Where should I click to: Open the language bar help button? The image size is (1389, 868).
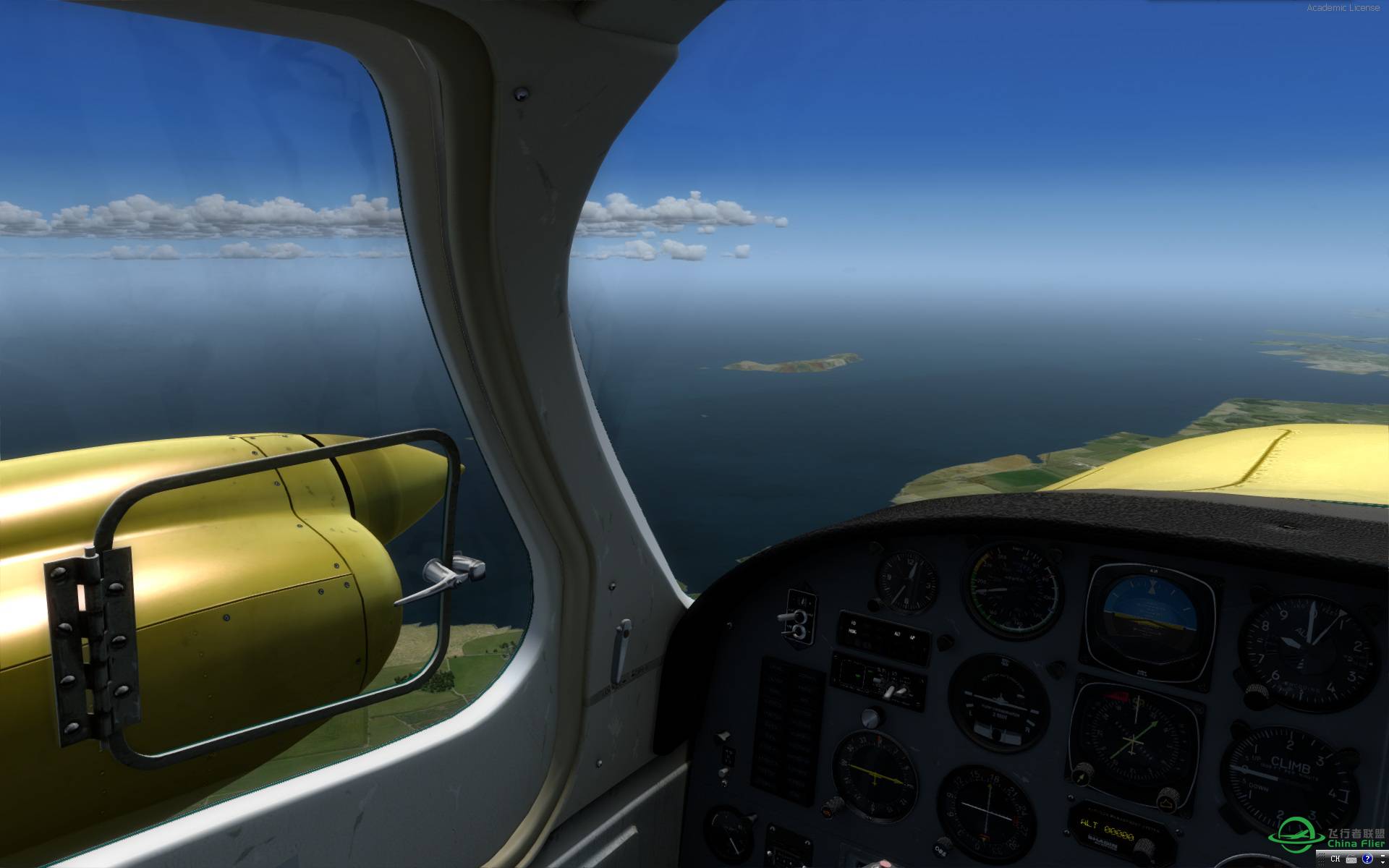click(1368, 859)
